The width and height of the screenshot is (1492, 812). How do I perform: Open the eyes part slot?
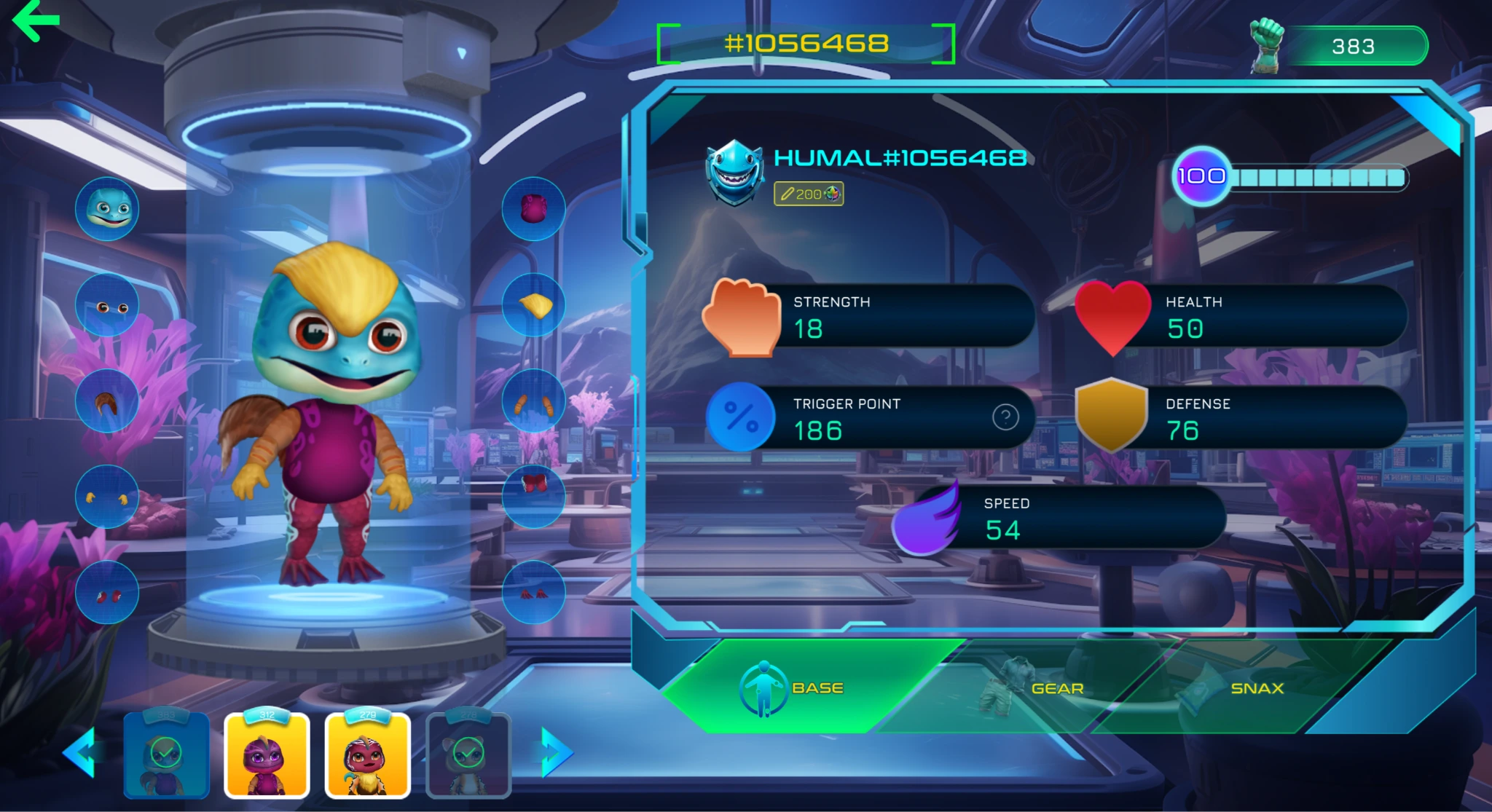[x=107, y=306]
